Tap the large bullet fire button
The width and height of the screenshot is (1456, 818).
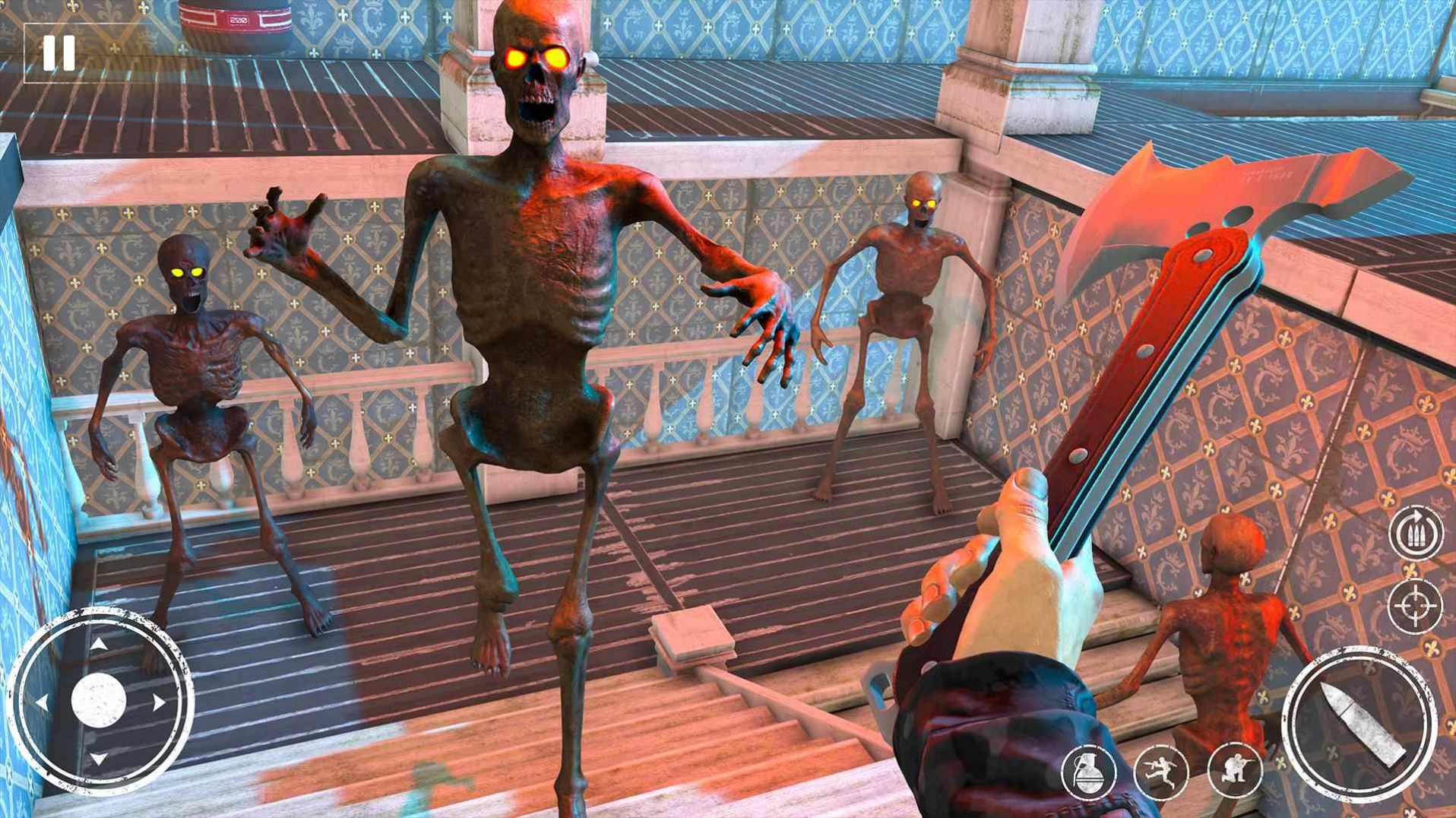point(1359,724)
